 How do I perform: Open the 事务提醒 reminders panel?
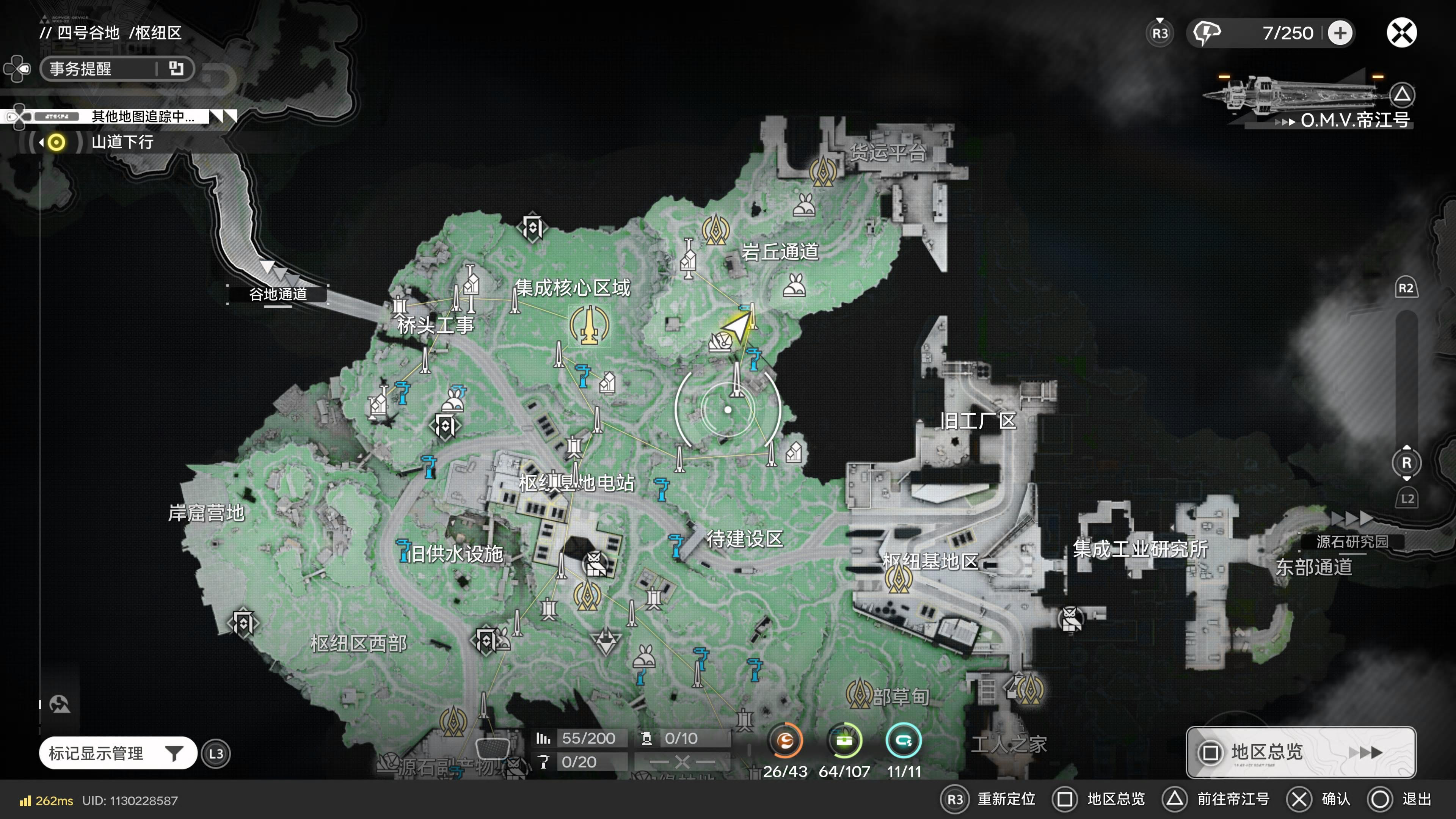(116, 69)
